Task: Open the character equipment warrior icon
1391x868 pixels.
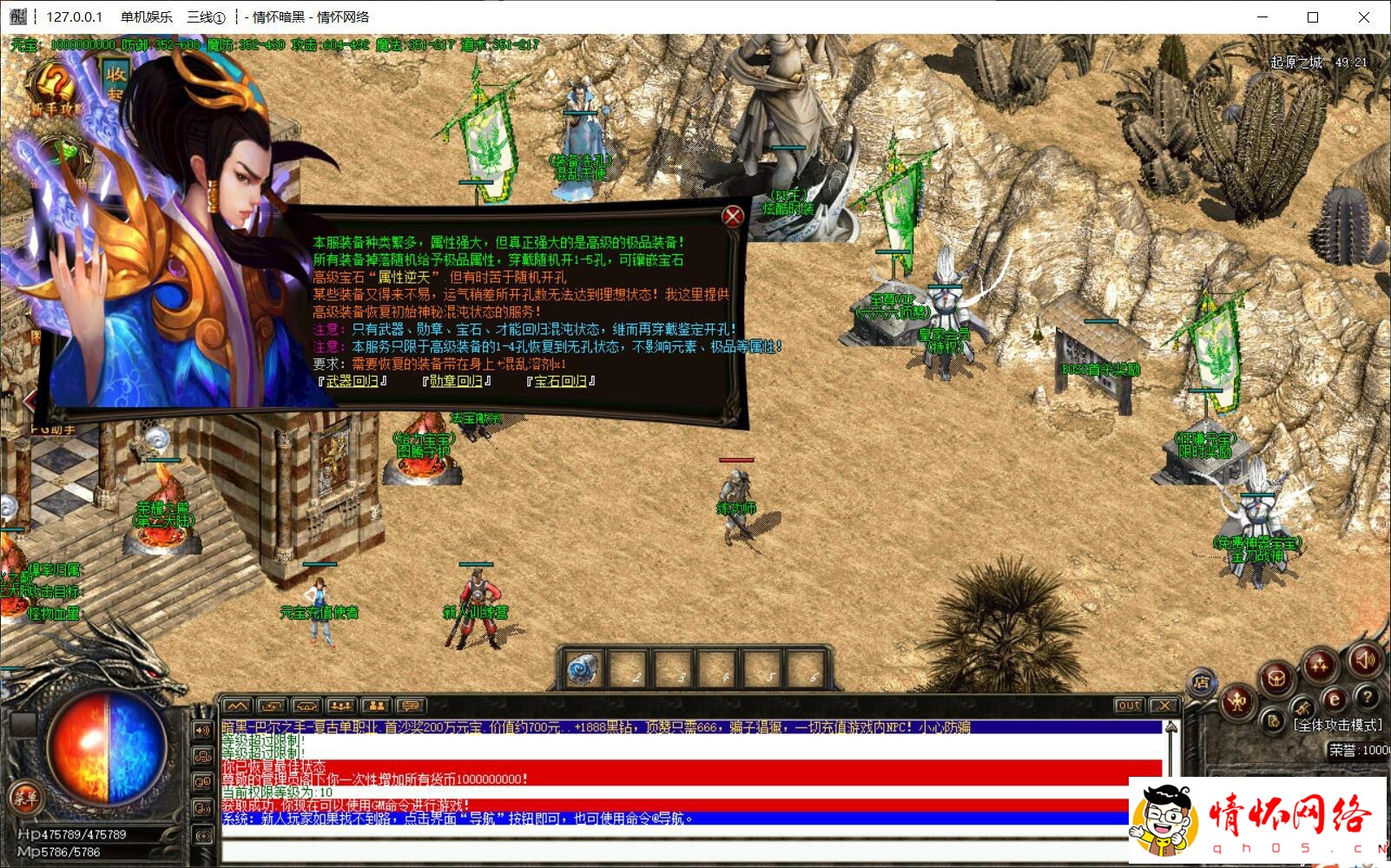Action: [x=1236, y=700]
